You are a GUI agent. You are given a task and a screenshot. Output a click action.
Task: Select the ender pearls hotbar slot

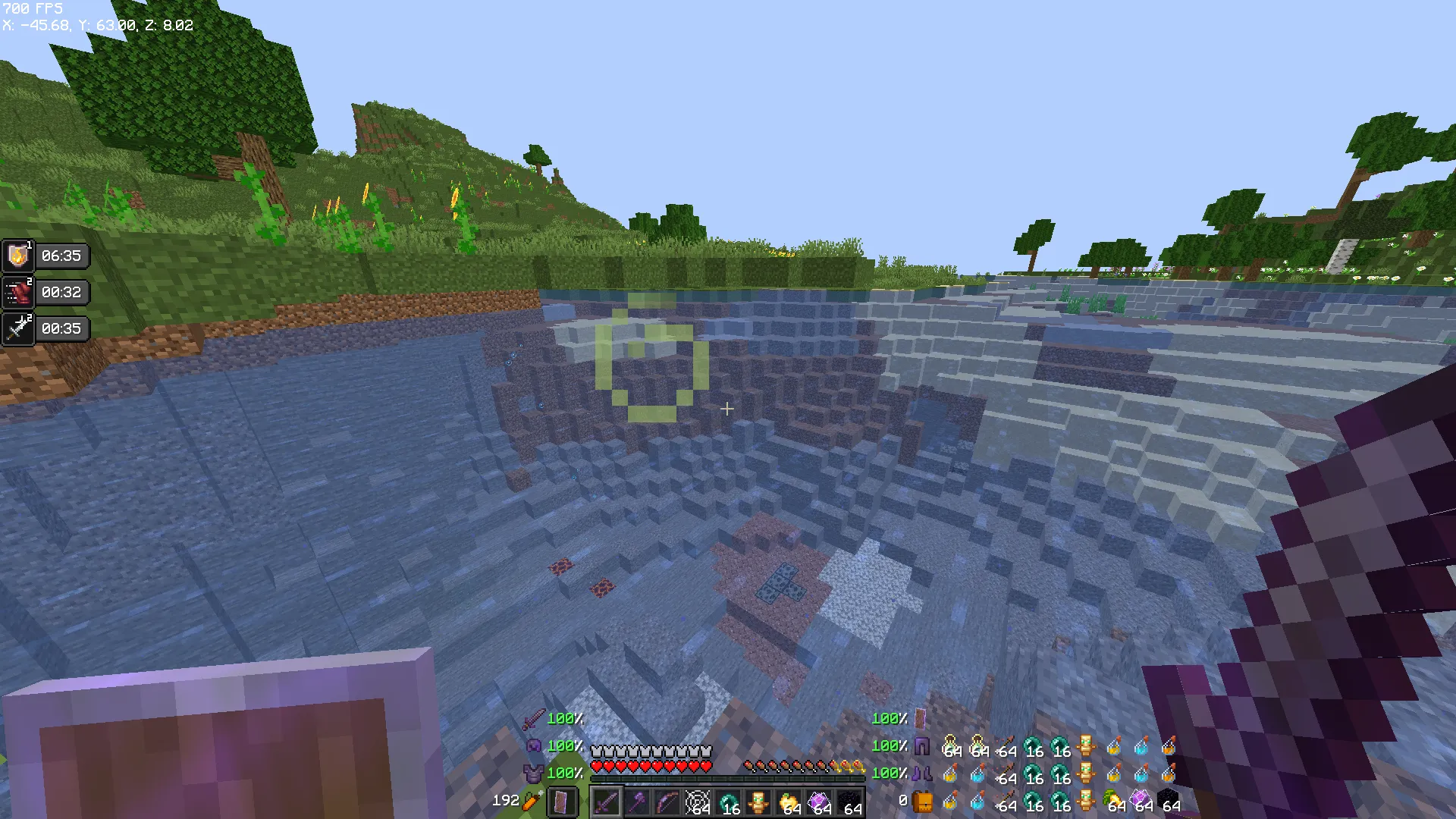(x=728, y=803)
